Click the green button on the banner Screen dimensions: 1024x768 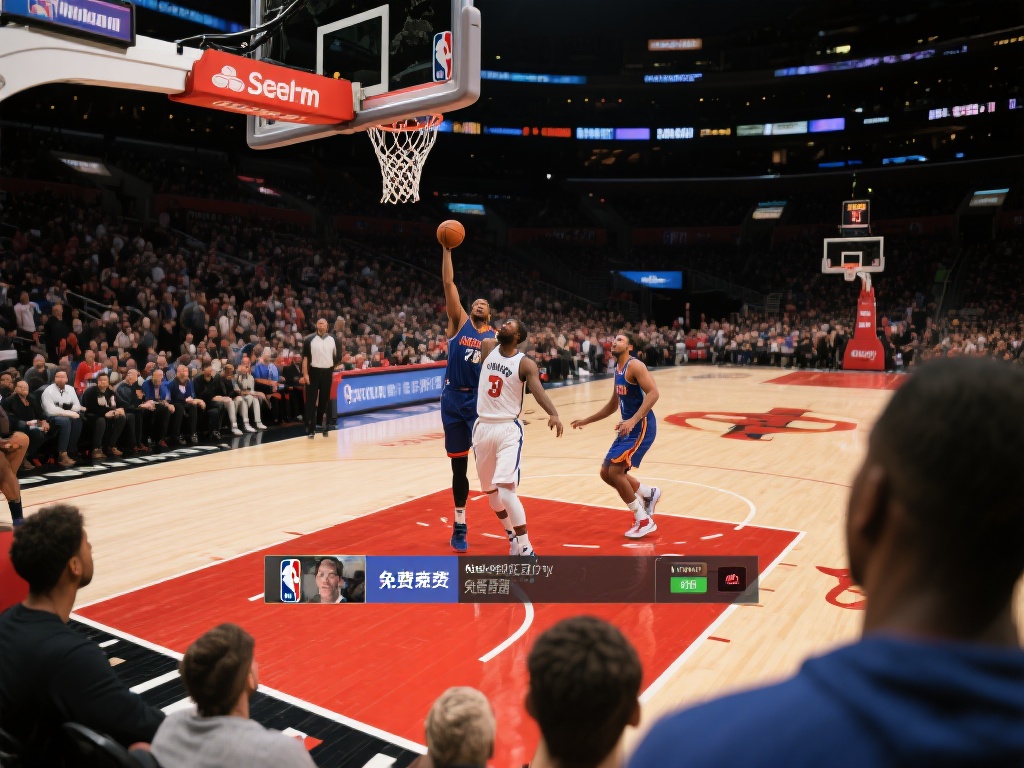688,584
